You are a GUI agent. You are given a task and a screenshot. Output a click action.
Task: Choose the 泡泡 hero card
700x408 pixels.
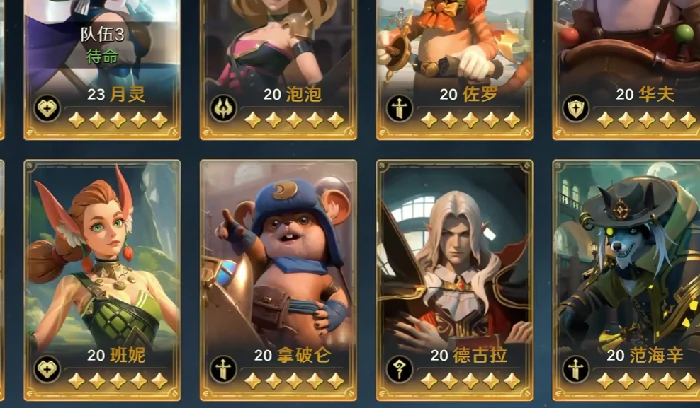pyautogui.click(x=278, y=60)
